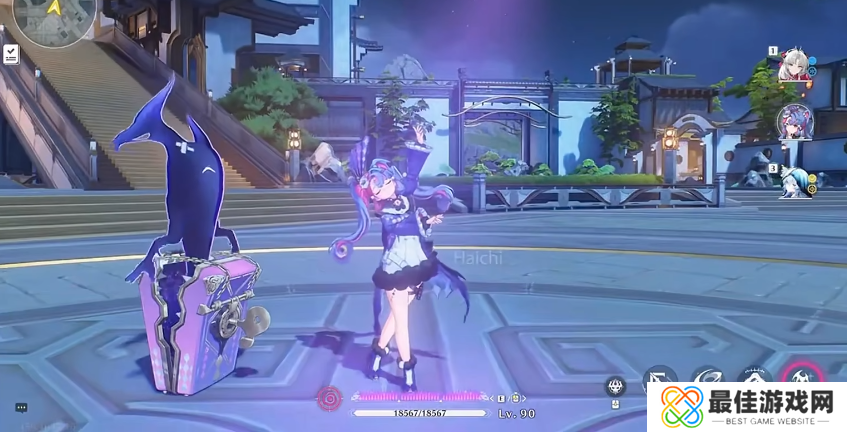Switch to the white-haired party member

[792, 65]
